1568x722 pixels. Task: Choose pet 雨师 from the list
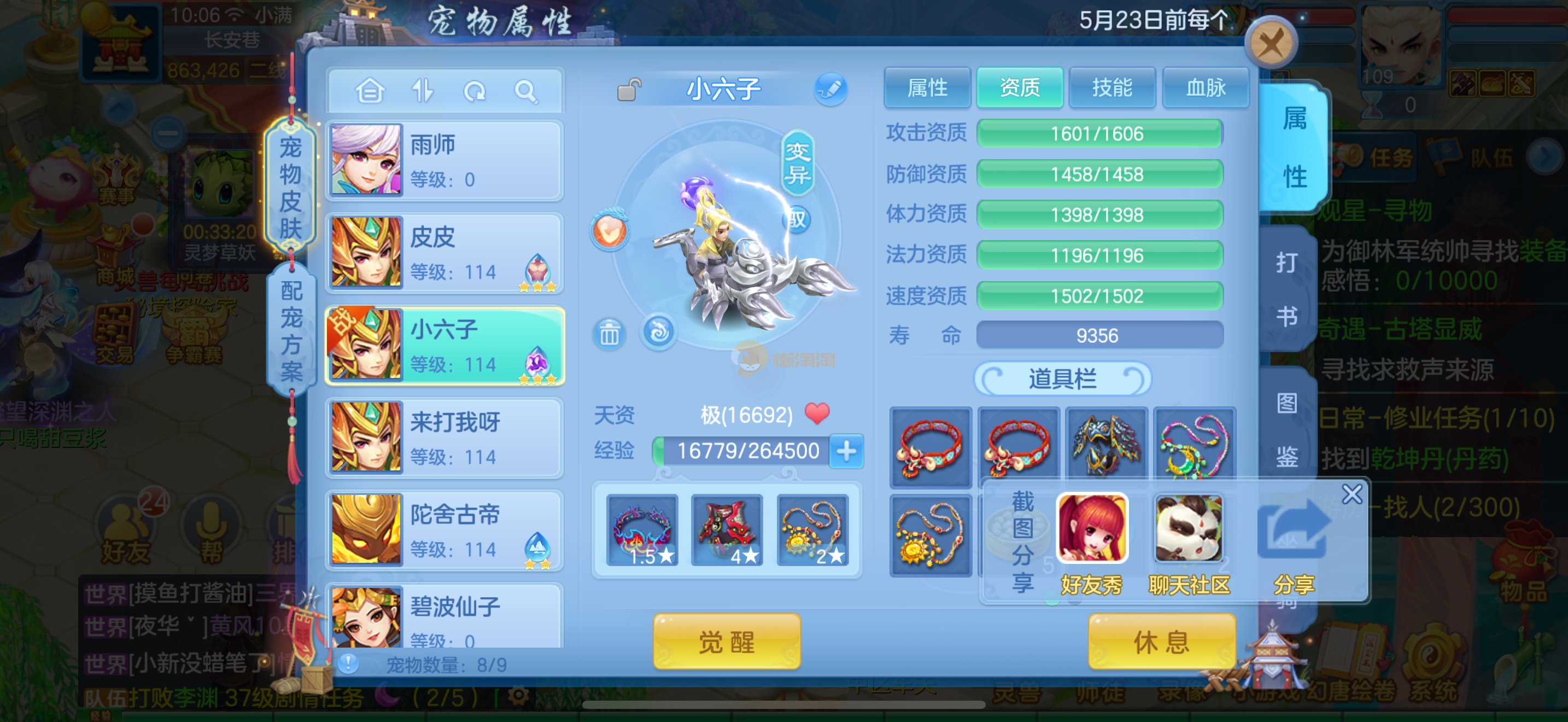[x=444, y=161]
